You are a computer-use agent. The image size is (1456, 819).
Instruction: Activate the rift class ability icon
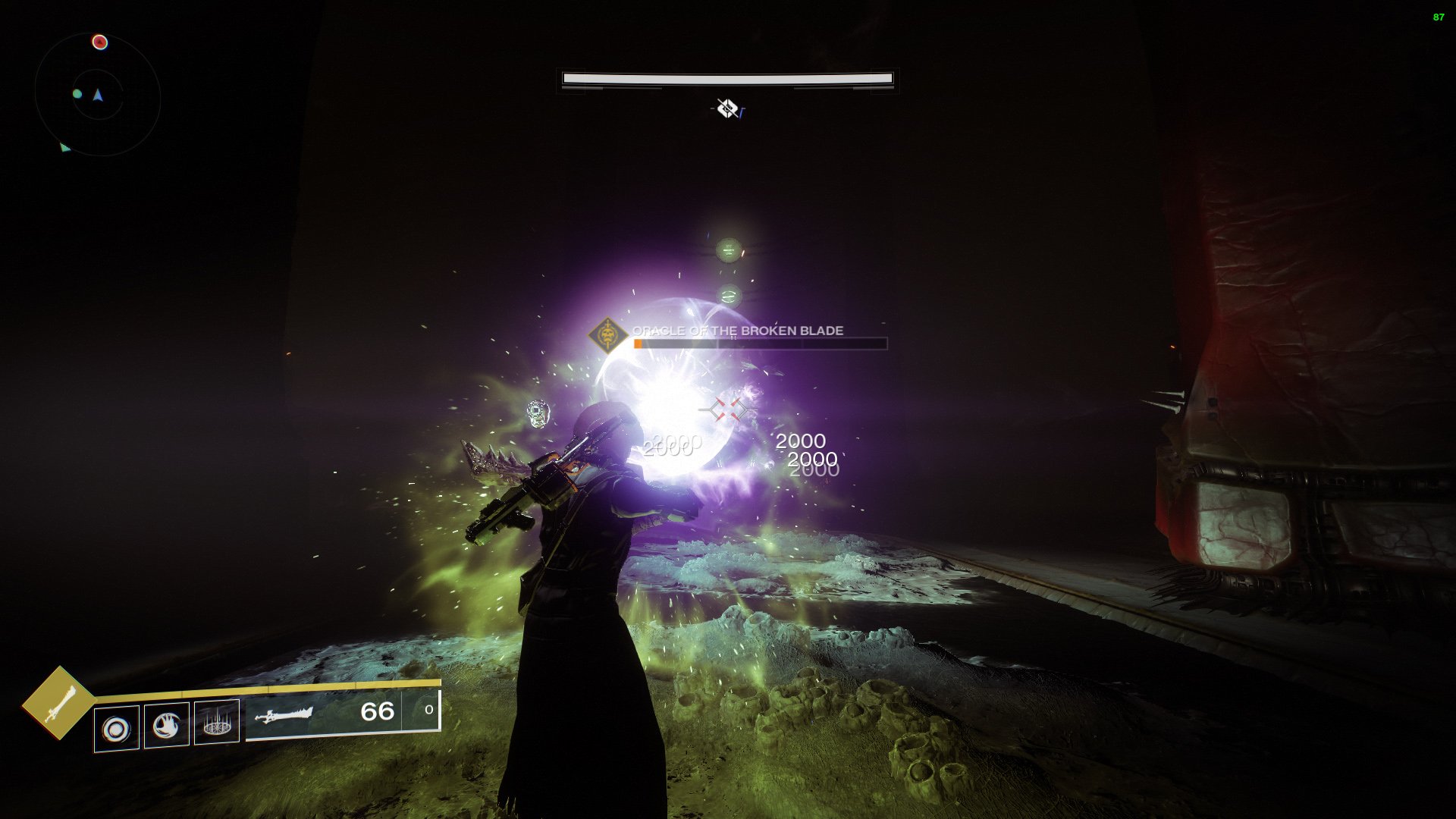tap(217, 723)
